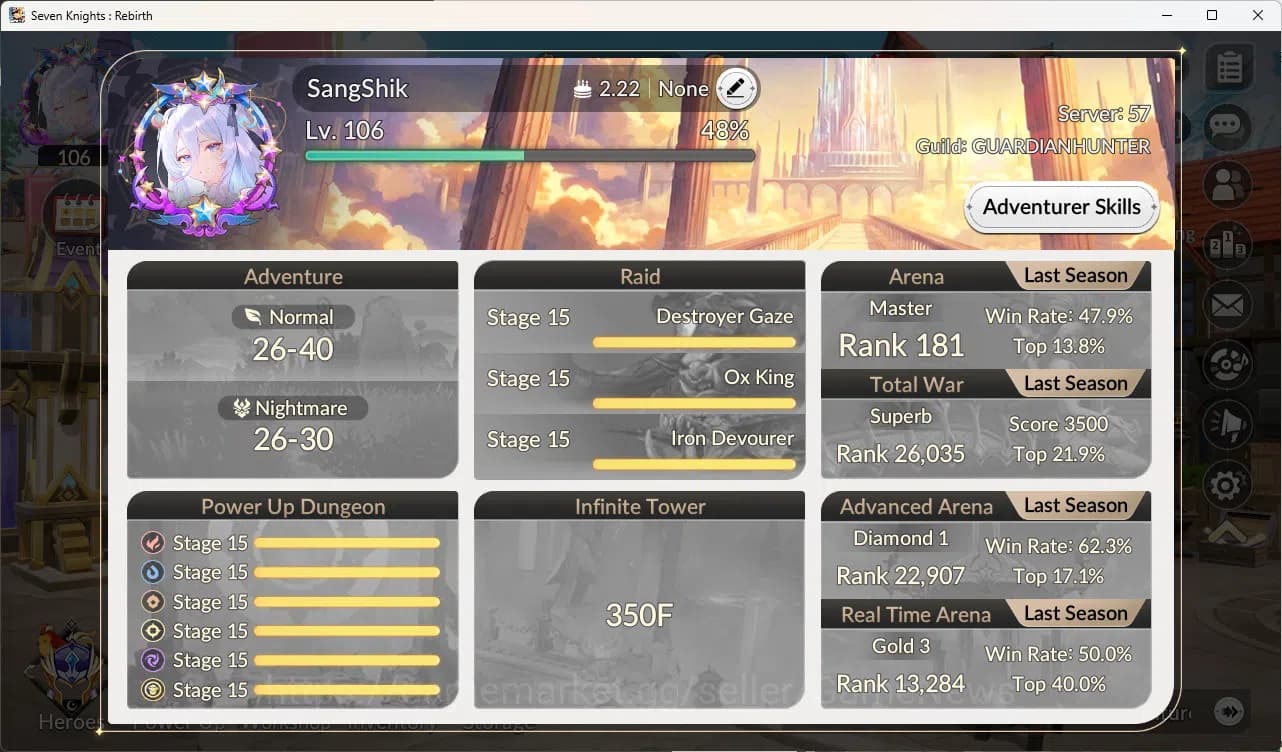Open the megaphone announcements icon
This screenshot has height=752, width=1282.
point(1228,424)
